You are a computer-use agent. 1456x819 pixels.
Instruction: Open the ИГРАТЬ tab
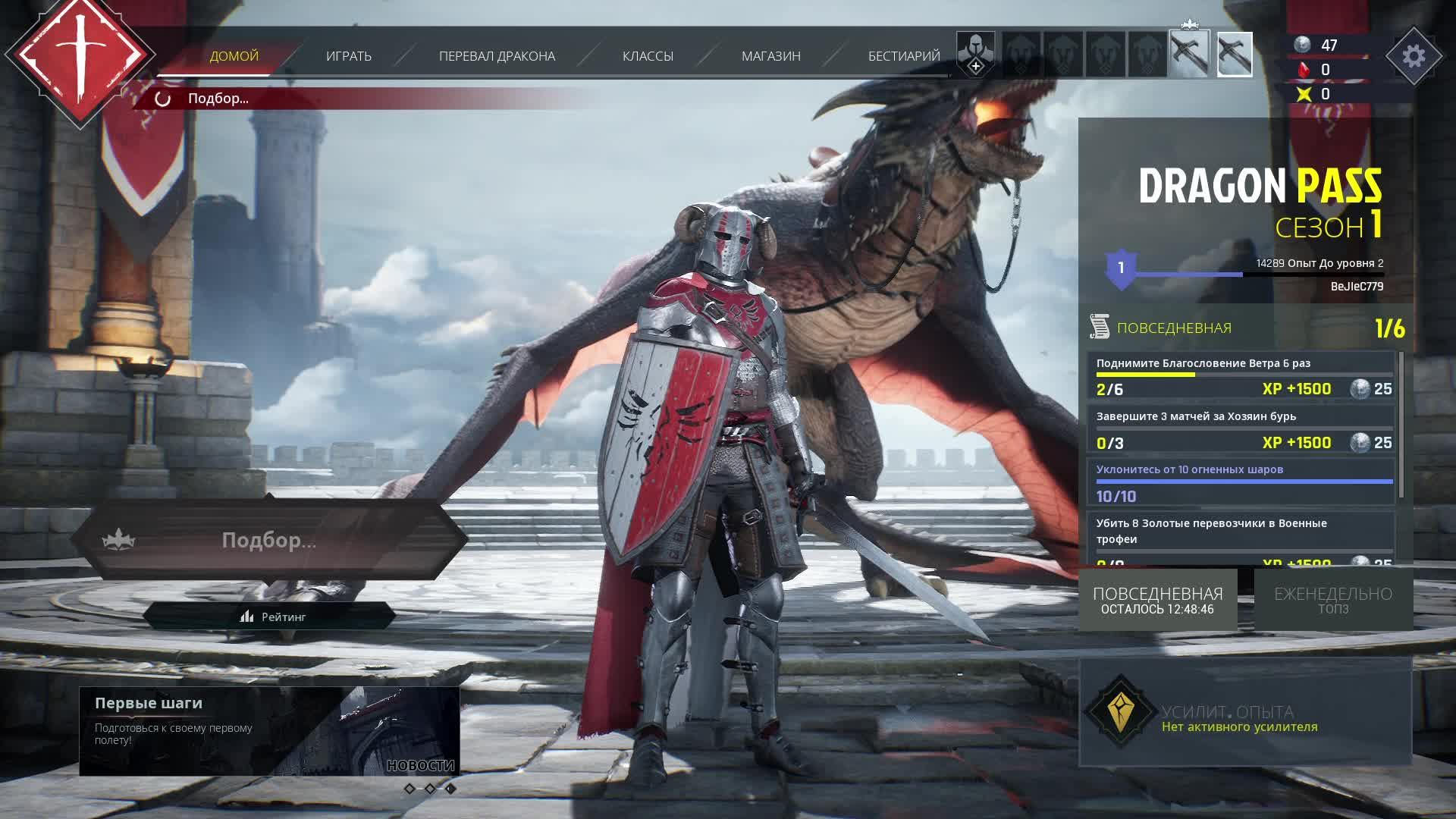click(348, 56)
